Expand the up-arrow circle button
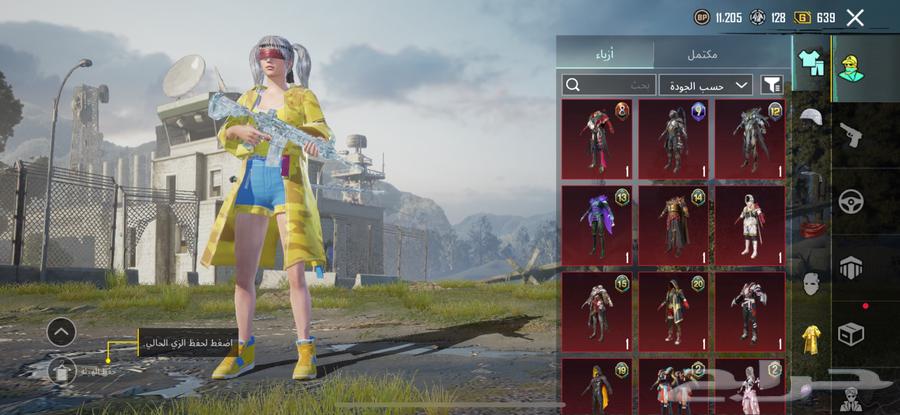The height and width of the screenshot is (415, 900). point(61,332)
